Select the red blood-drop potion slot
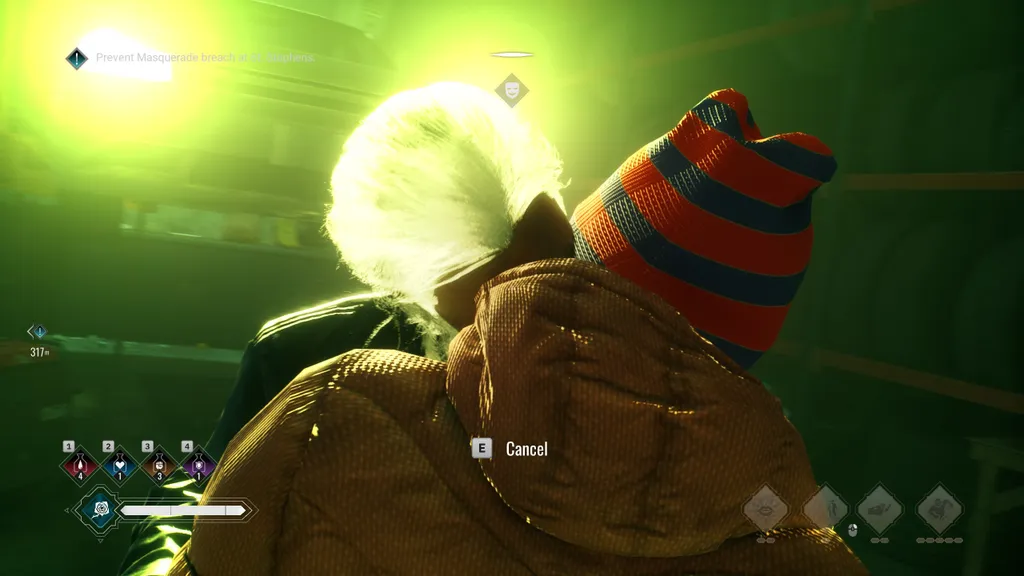 80,464
